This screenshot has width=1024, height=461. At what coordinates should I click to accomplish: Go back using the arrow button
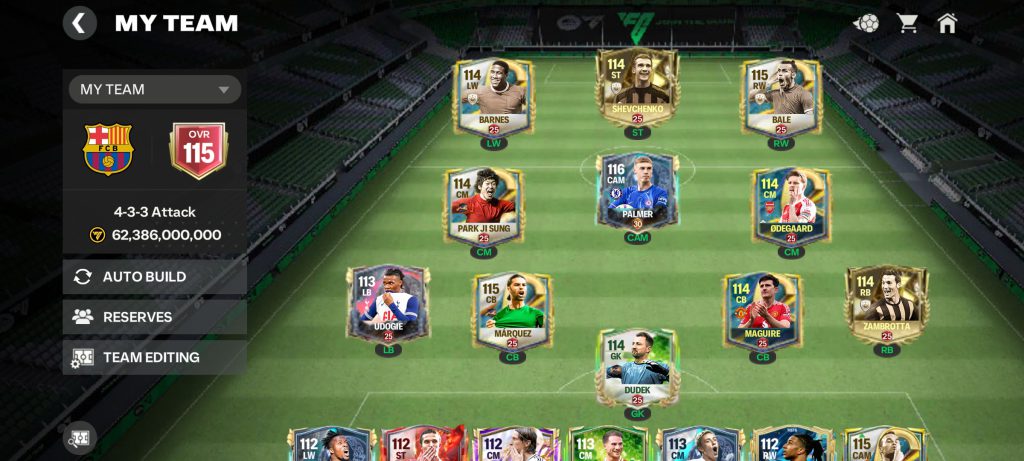[80, 22]
